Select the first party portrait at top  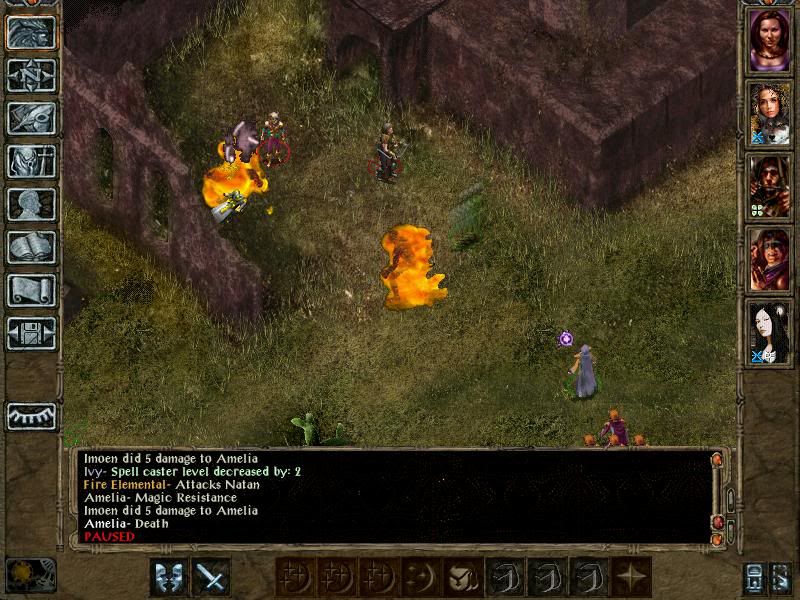[769, 40]
